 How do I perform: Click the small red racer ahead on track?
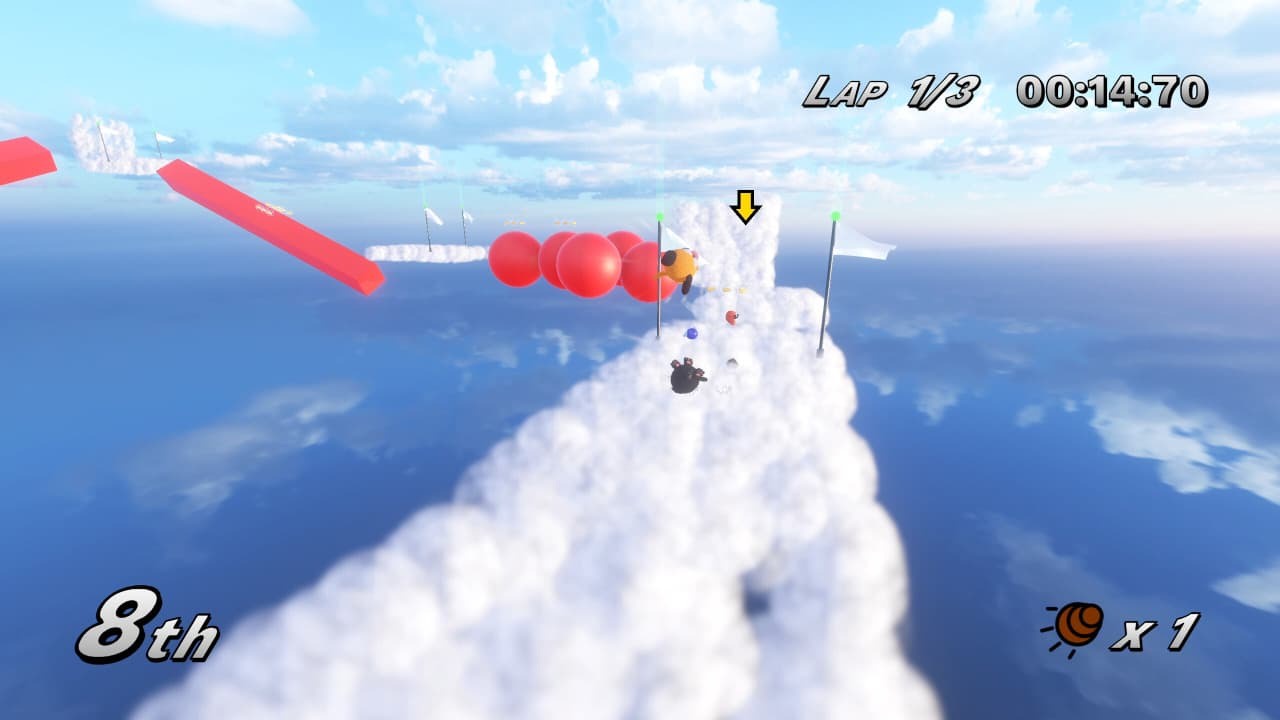point(730,317)
